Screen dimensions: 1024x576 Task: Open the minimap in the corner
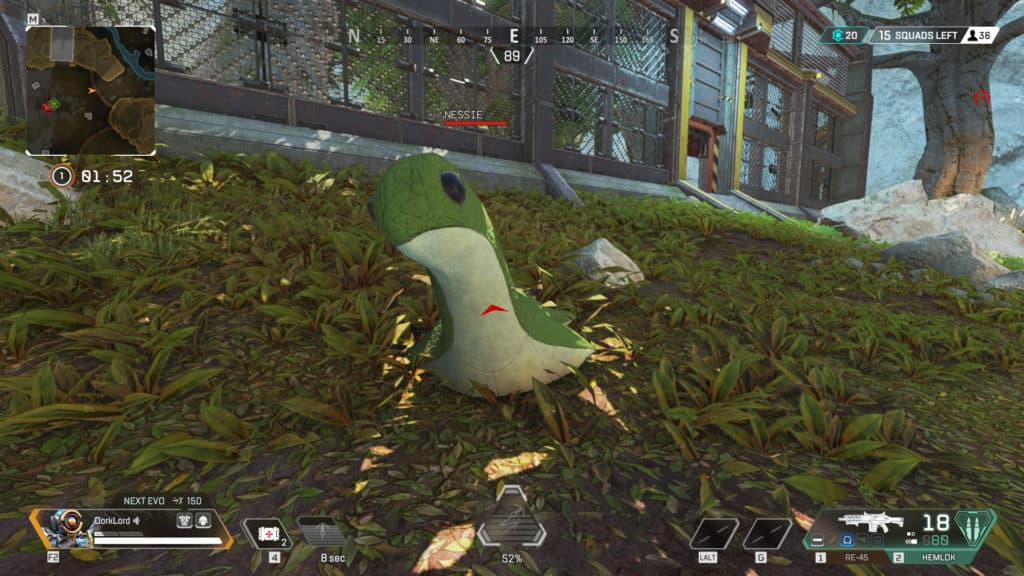tap(90, 90)
